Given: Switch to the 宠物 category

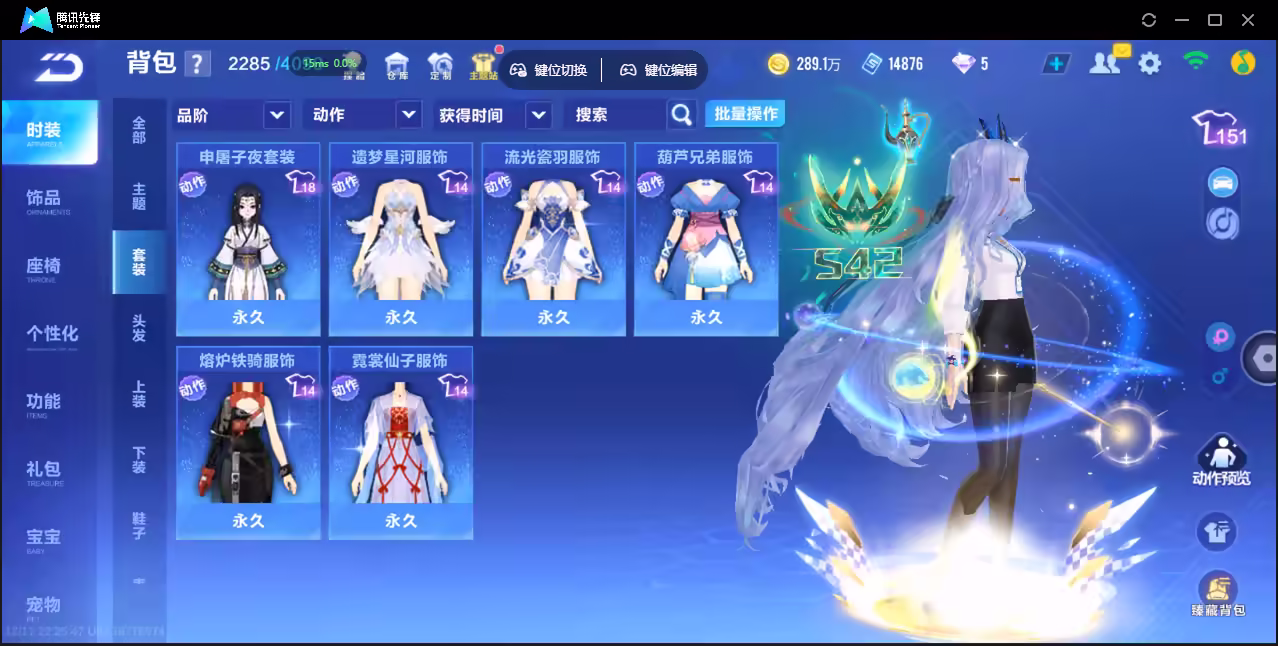Looking at the screenshot, I should pos(45,605).
